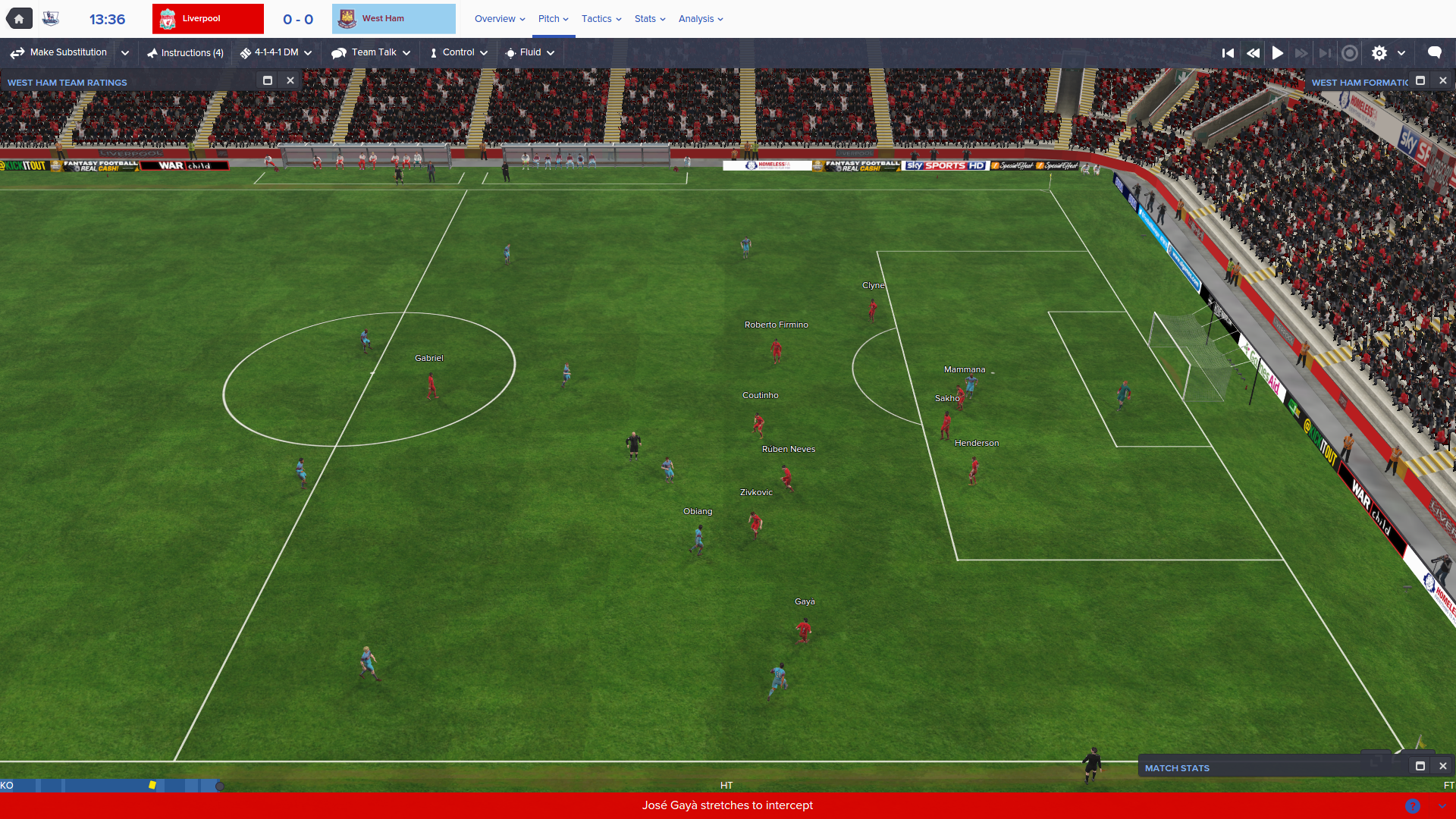Click Make Substitution
The image size is (1456, 819).
click(59, 53)
